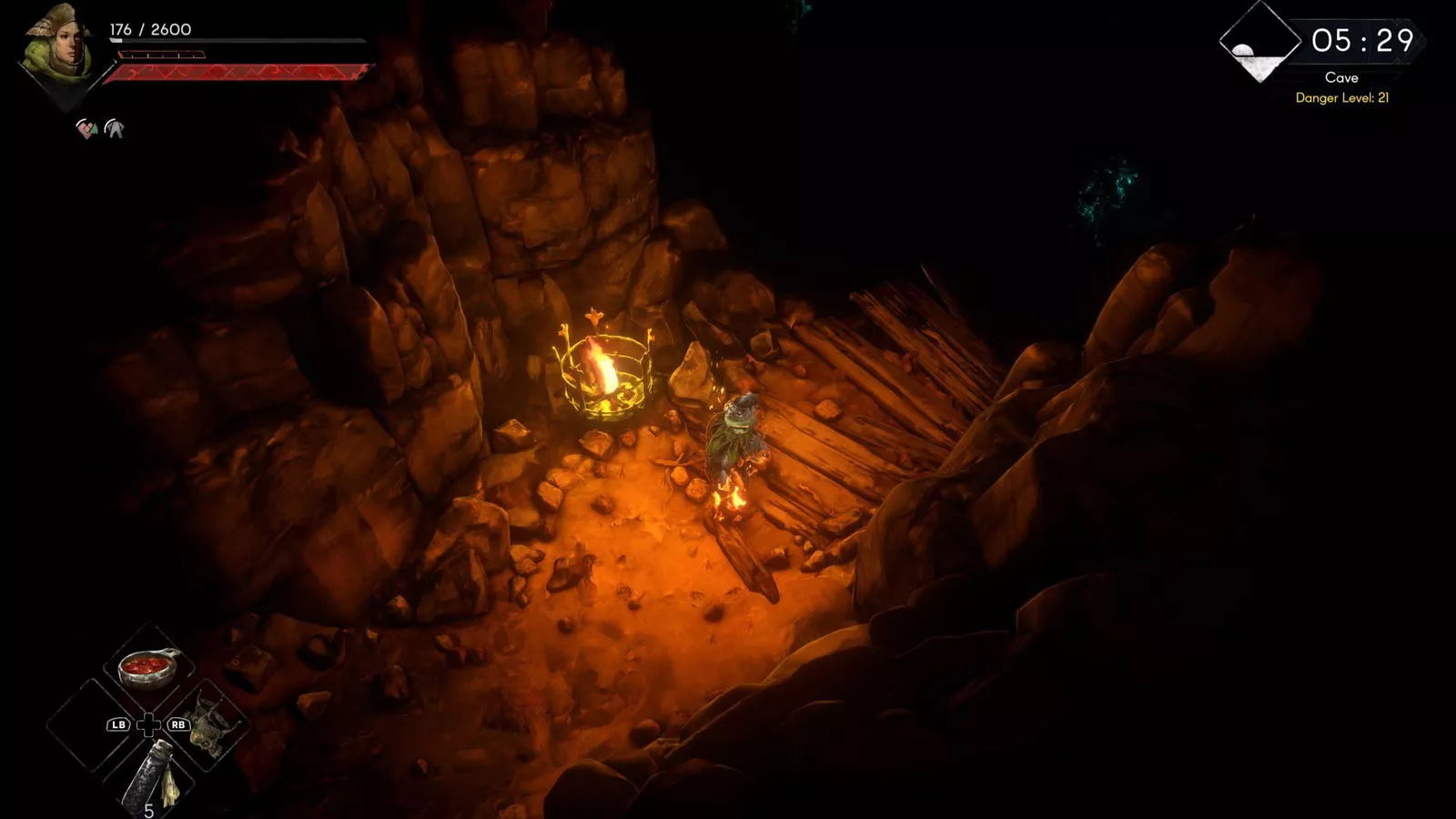Click the armor status effect icon

pyautogui.click(x=115, y=127)
